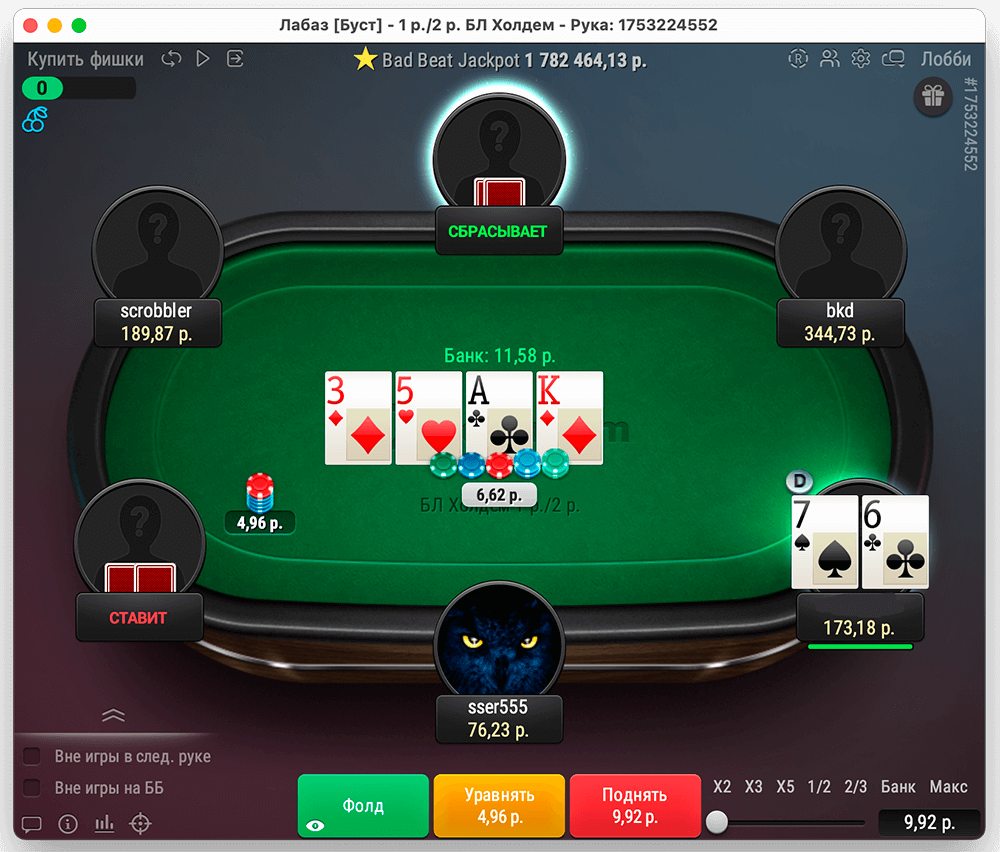This screenshot has height=852, width=1000.
Task: Open the table settings gear icon
Action: [860, 59]
